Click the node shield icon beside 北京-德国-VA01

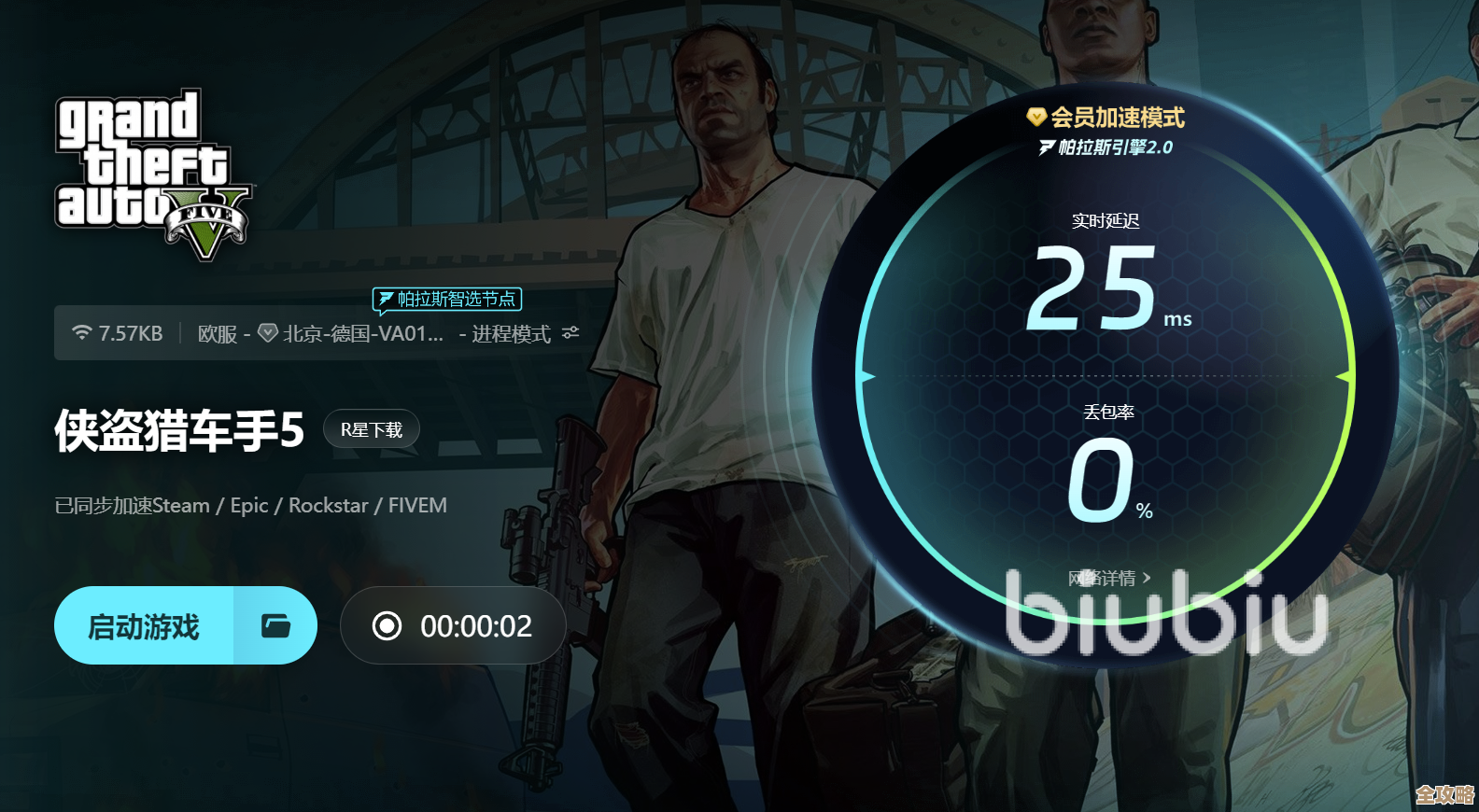click(x=268, y=332)
